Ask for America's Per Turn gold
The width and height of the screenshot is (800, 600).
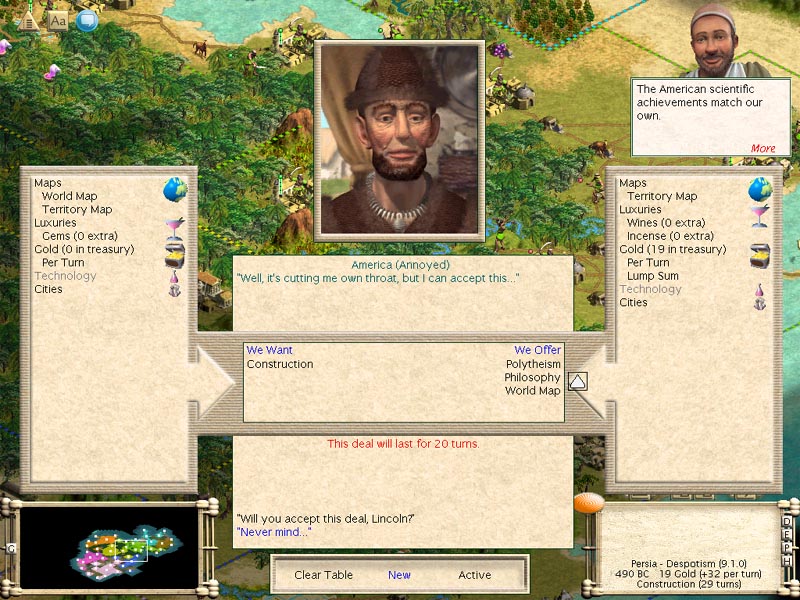(x=63, y=263)
